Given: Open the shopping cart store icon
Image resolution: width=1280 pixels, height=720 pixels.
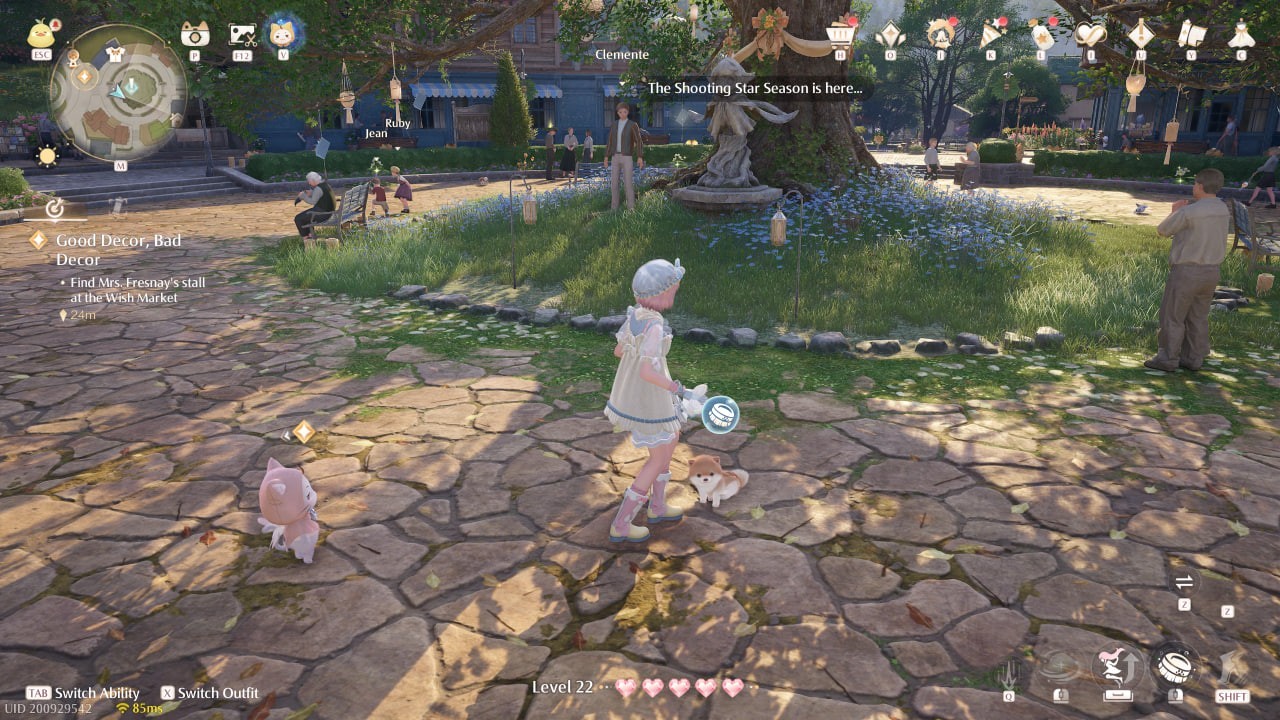Looking at the screenshot, I should 841,34.
